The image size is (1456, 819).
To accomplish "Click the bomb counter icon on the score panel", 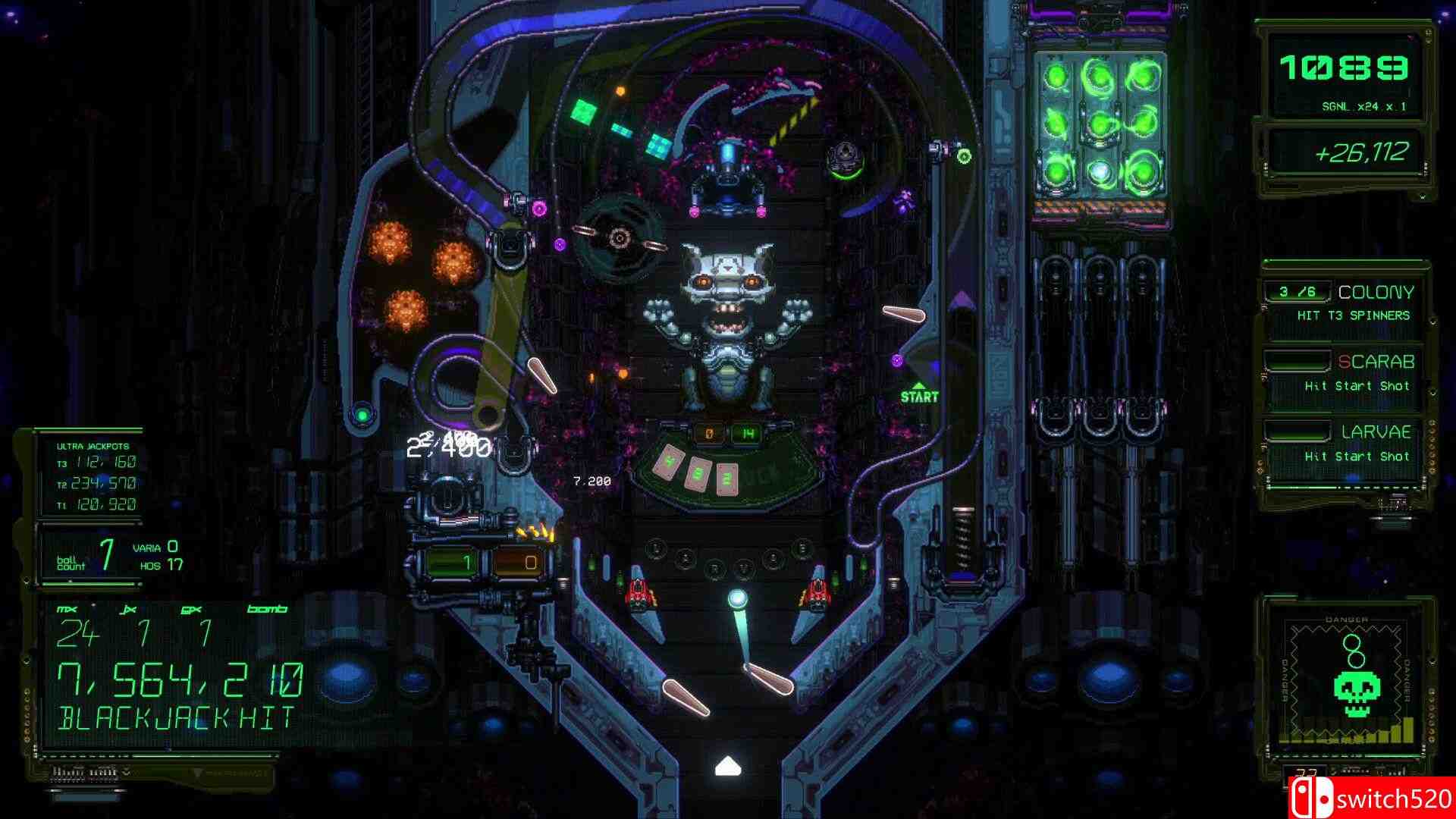I will click(x=267, y=607).
